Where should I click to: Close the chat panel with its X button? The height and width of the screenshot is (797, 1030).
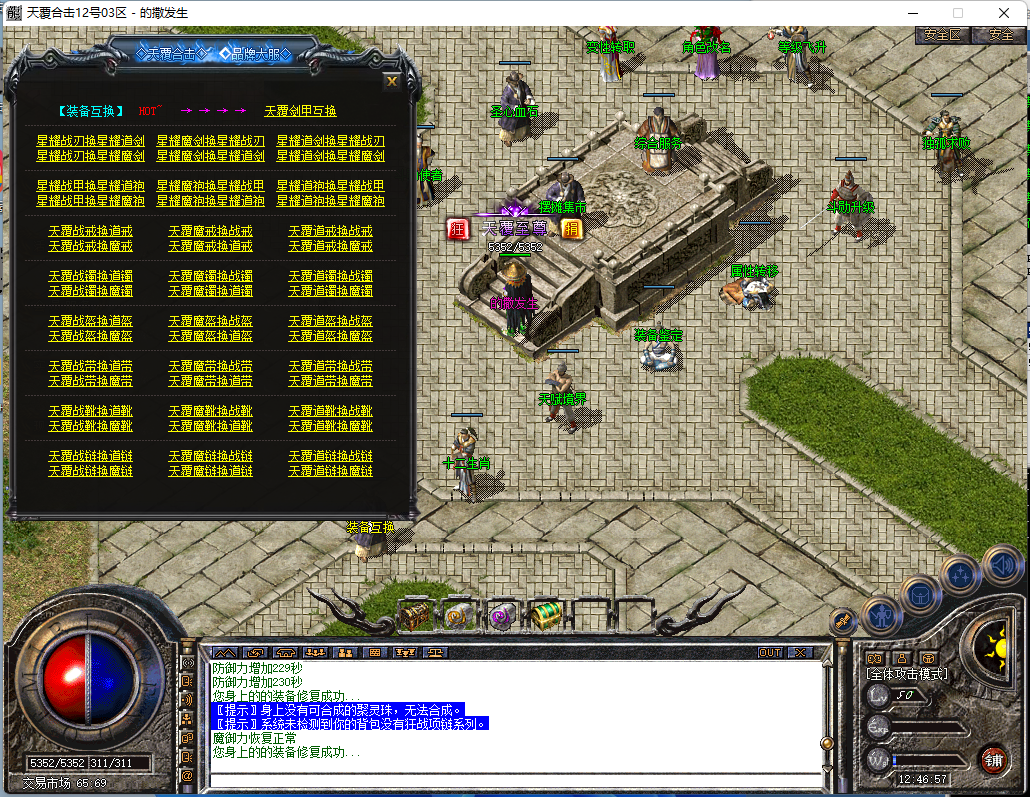pyautogui.click(x=799, y=652)
